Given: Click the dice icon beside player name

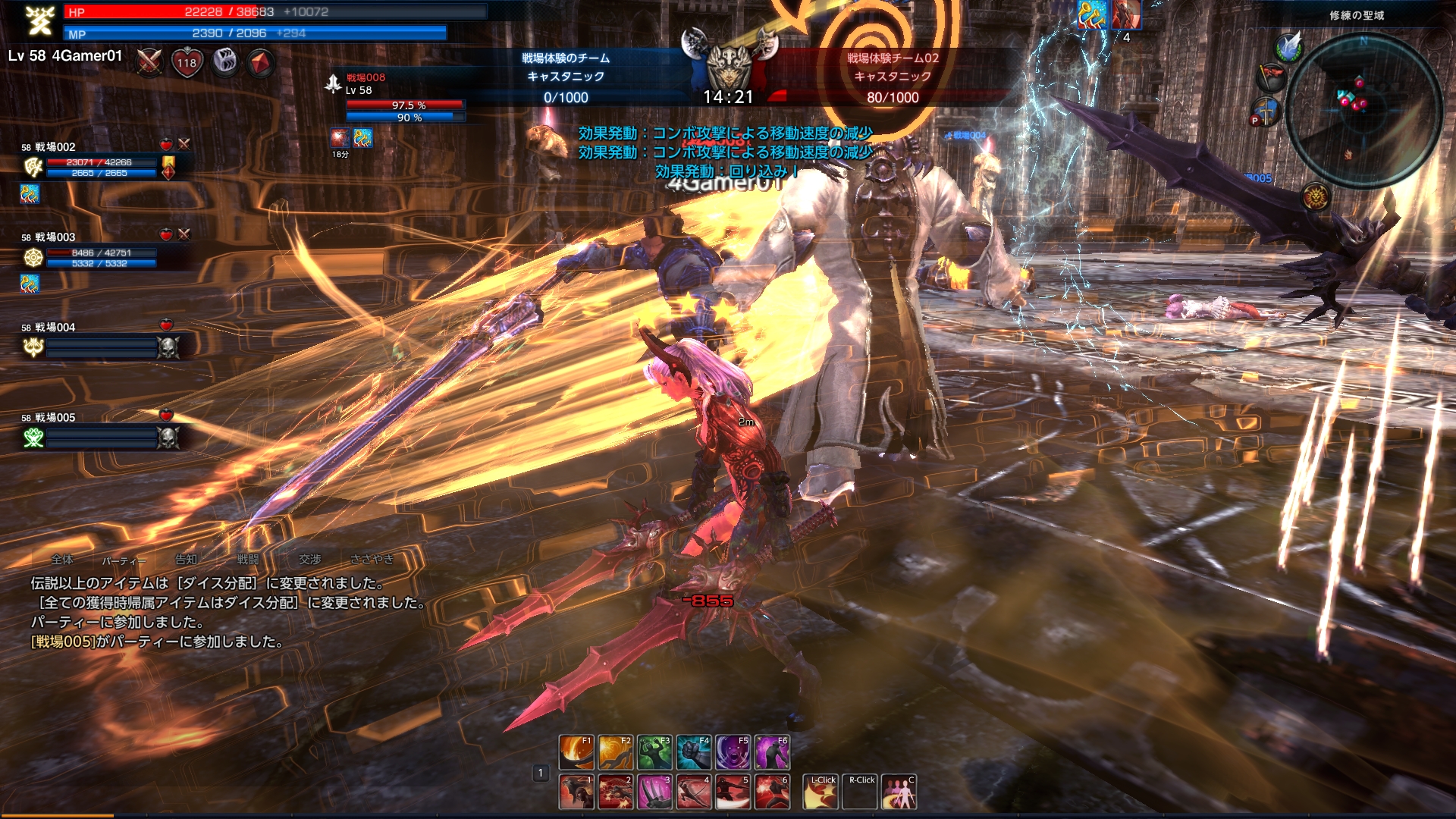Looking at the screenshot, I should 224,62.
